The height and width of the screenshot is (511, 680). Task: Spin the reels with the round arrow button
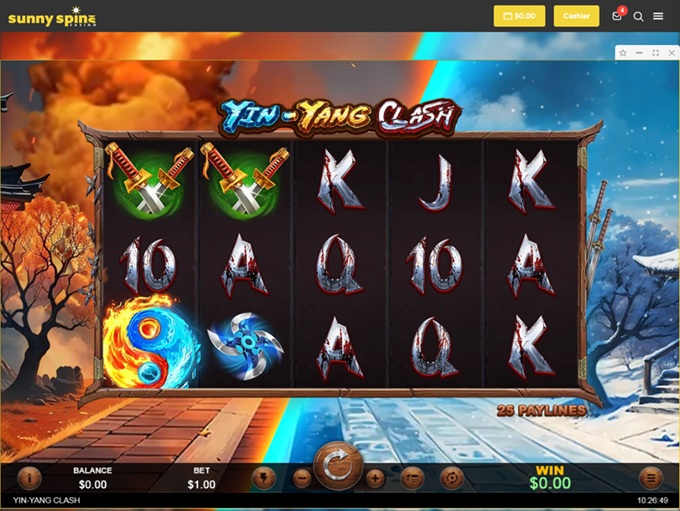(338, 467)
